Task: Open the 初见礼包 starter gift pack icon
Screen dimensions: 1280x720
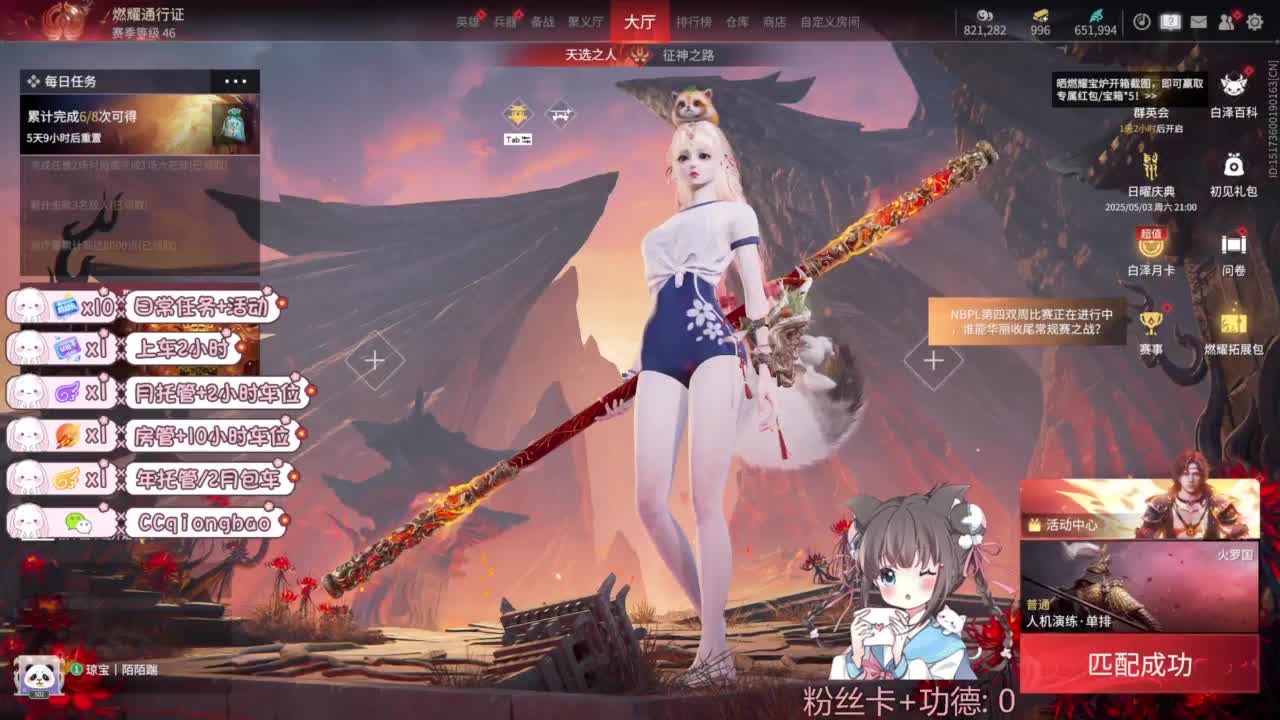Action: pos(1233,167)
